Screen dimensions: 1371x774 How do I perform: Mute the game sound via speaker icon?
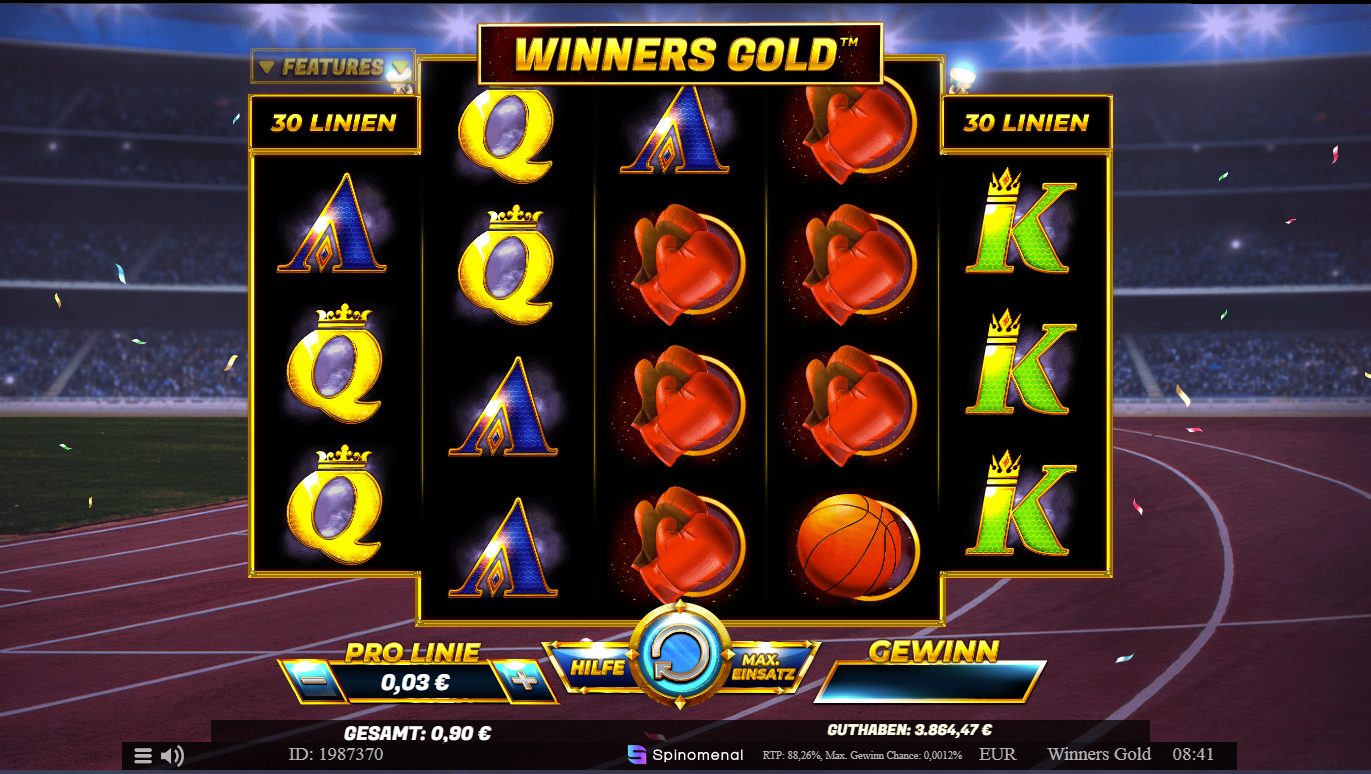pyautogui.click(x=172, y=754)
